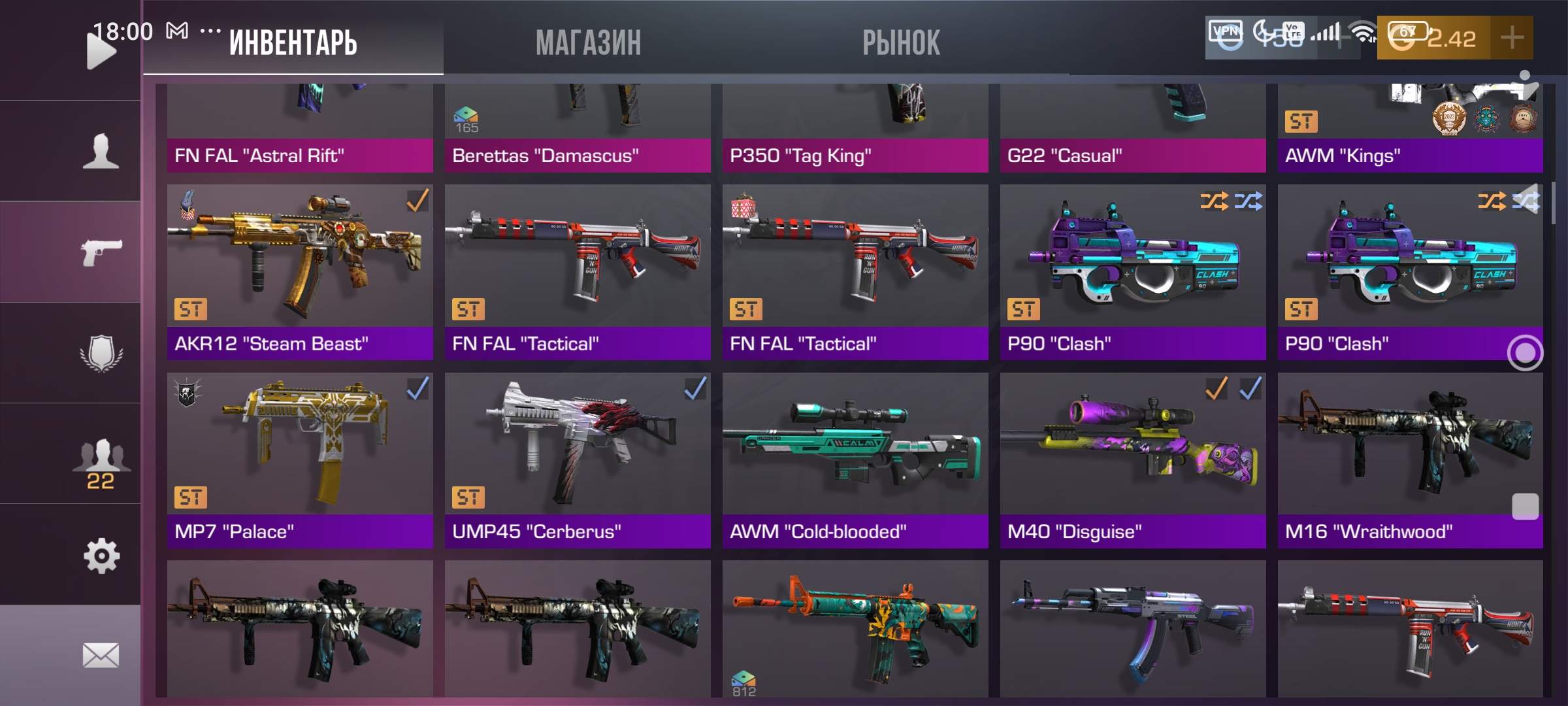Viewport: 1568px width, 706px height.
Task: Open the pistol weapons section
Action: (101, 252)
